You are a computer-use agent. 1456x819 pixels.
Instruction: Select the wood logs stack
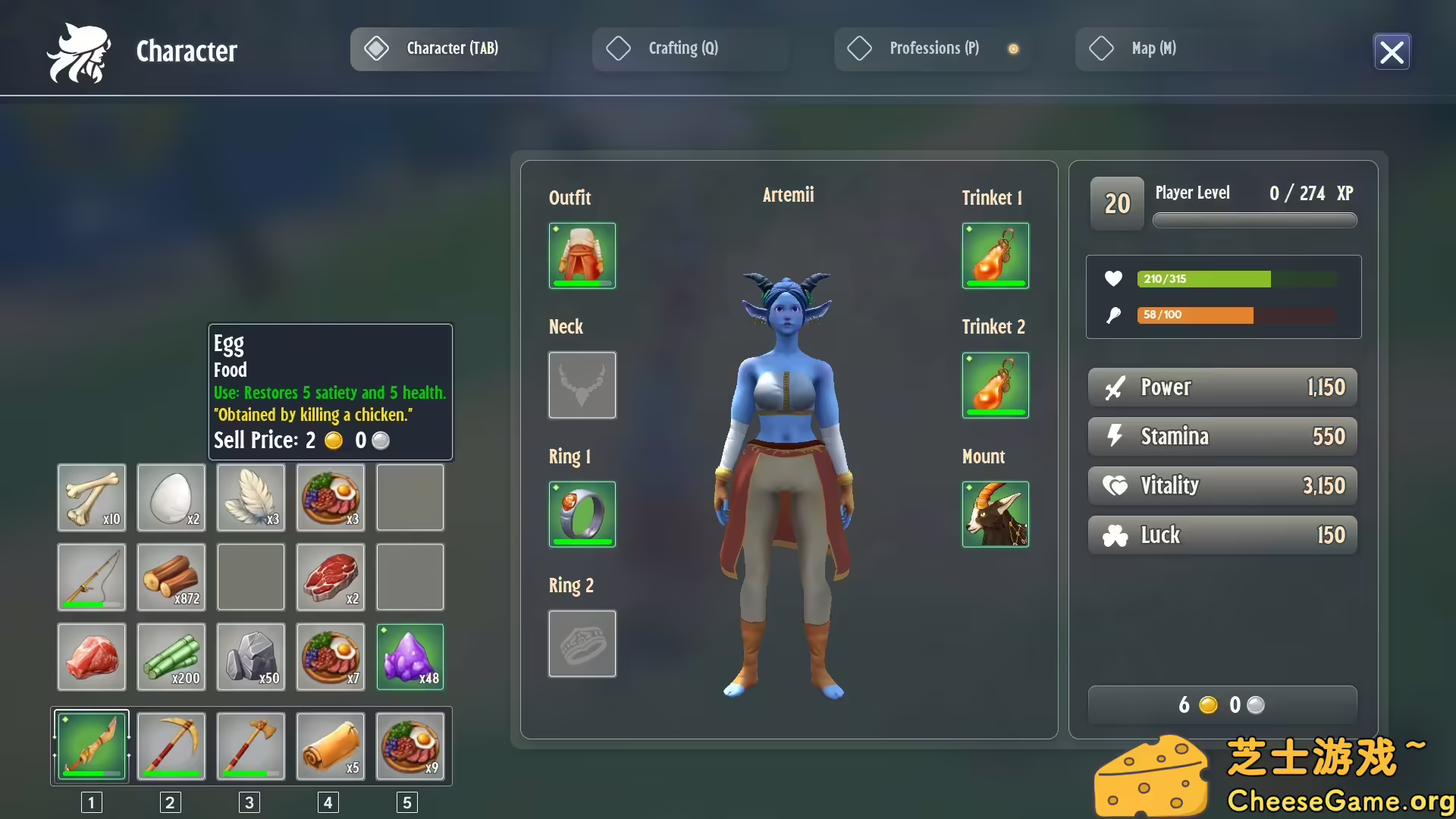tap(171, 577)
